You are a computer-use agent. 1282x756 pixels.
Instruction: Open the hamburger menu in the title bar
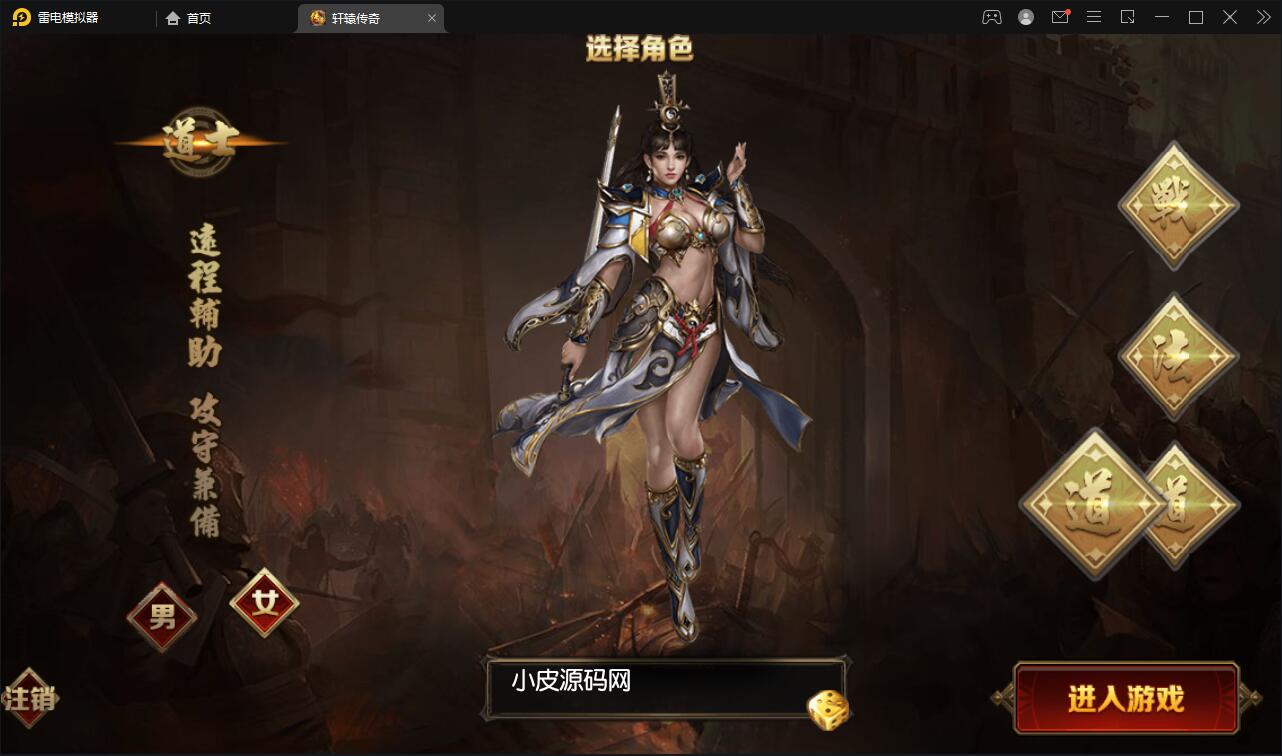click(1094, 17)
